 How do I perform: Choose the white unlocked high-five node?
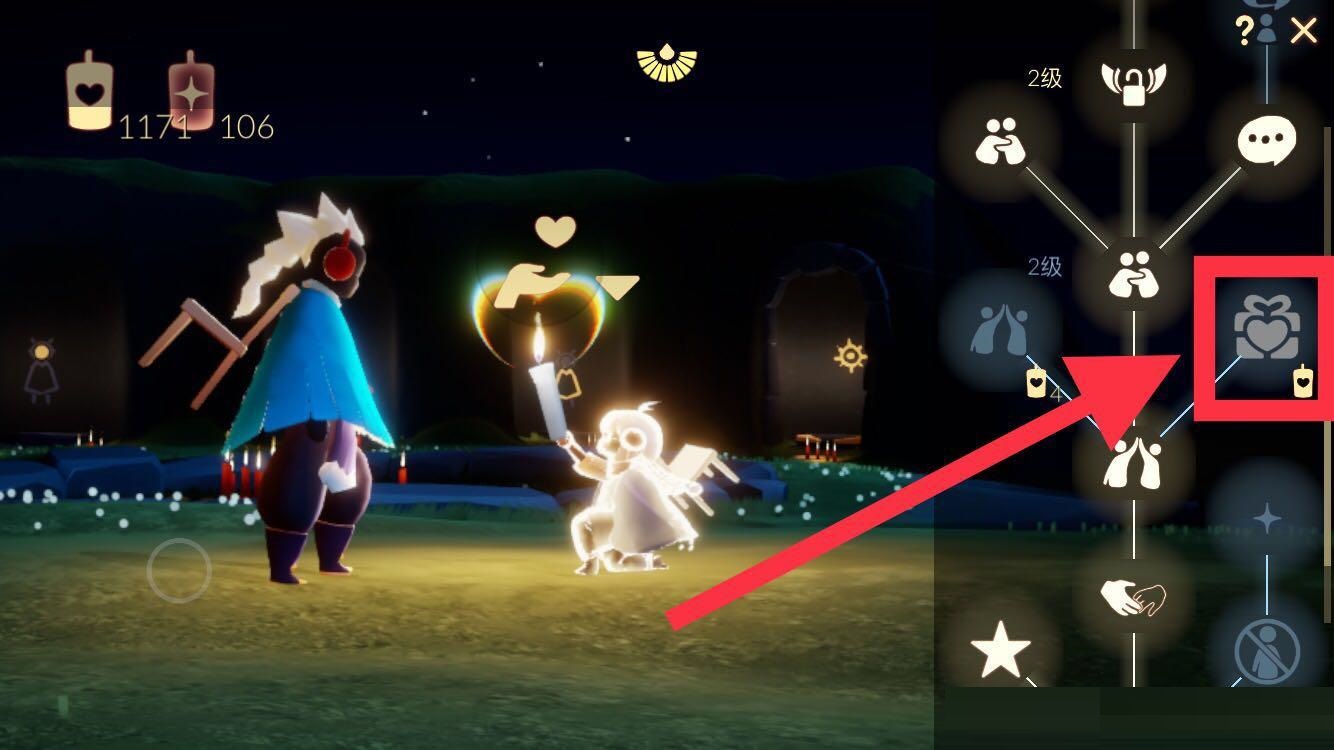tap(1133, 463)
